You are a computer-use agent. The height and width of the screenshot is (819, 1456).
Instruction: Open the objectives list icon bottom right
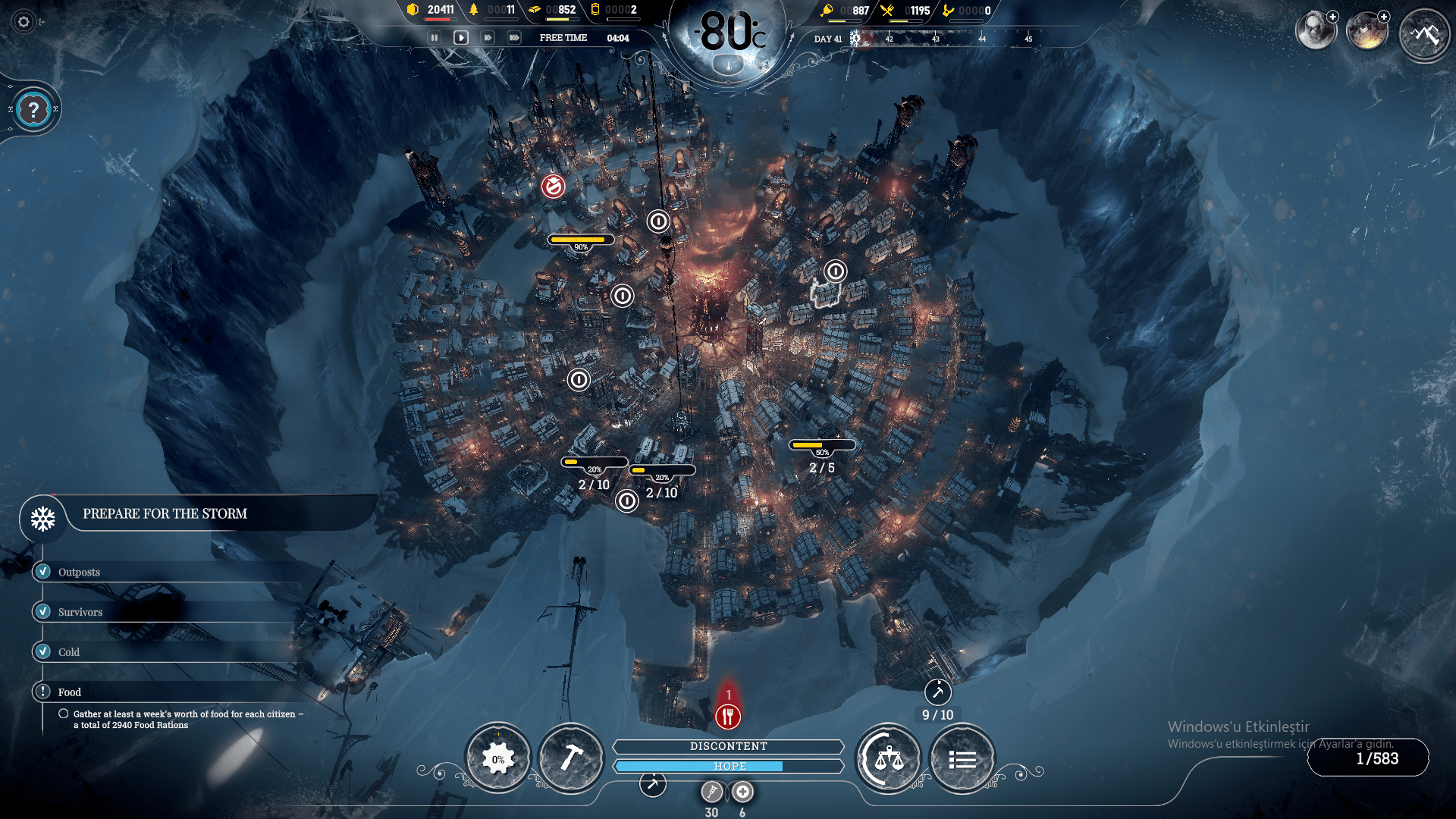coord(962,758)
